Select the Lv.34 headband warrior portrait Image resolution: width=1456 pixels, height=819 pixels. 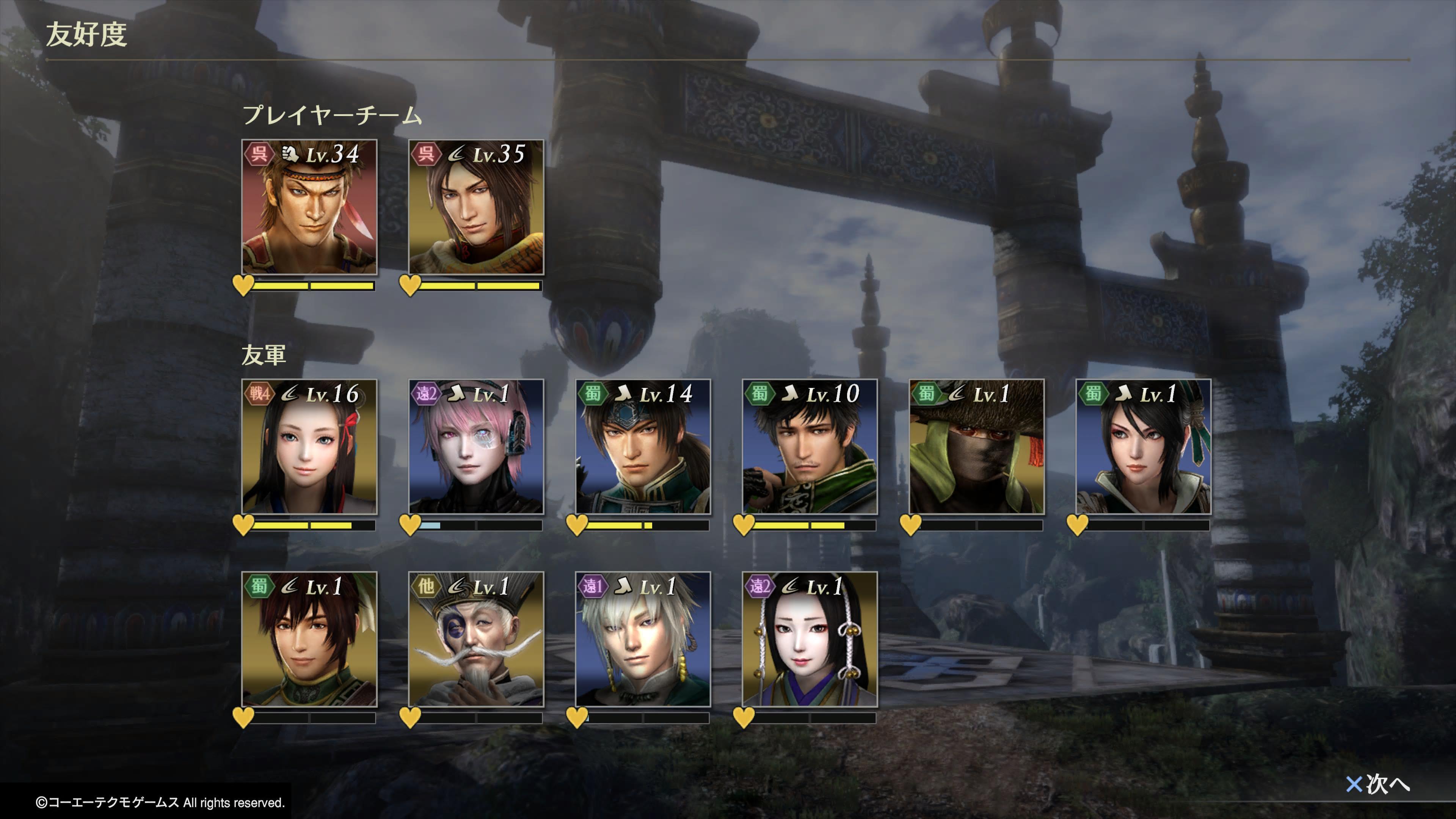(x=309, y=207)
